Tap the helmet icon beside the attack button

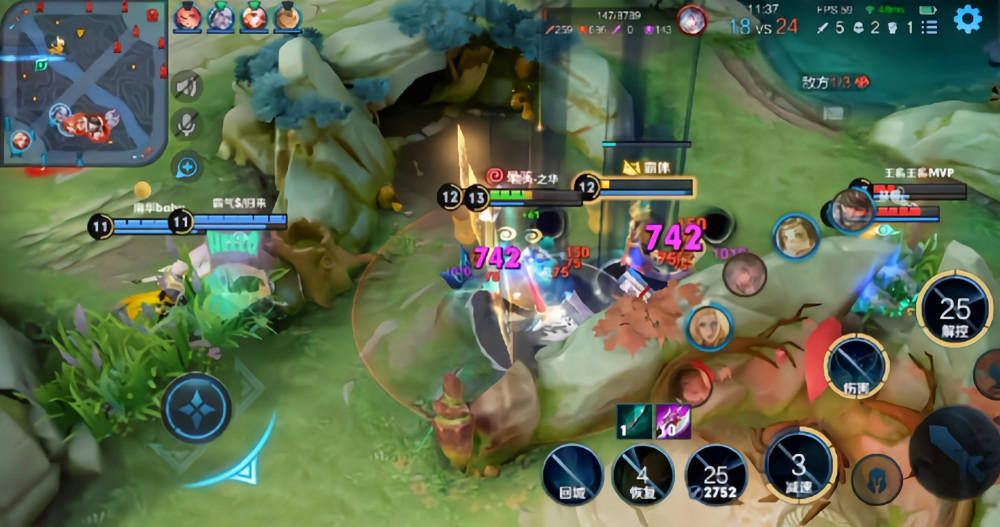[877, 479]
